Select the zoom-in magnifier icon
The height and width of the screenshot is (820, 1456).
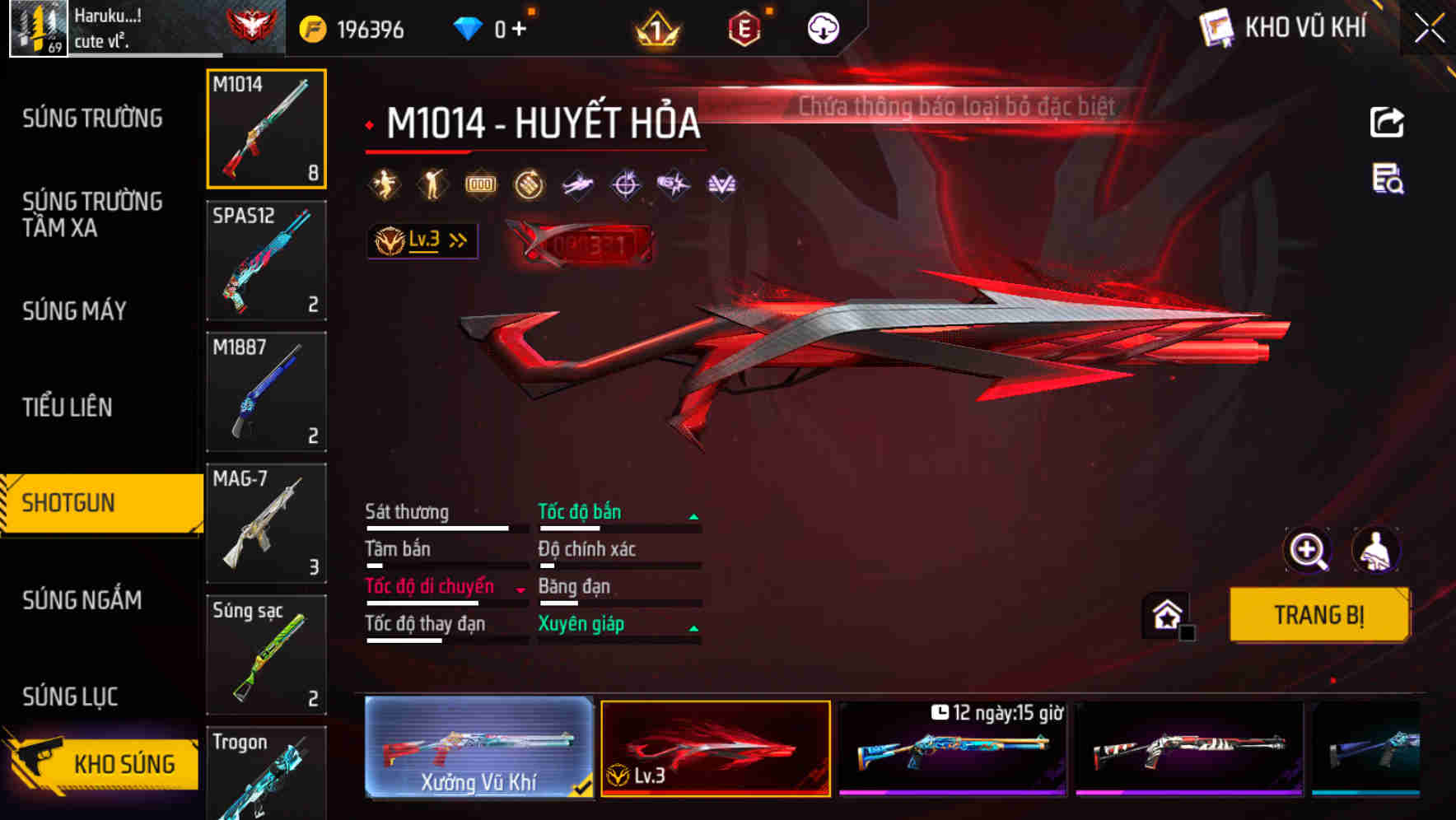[x=1309, y=550]
